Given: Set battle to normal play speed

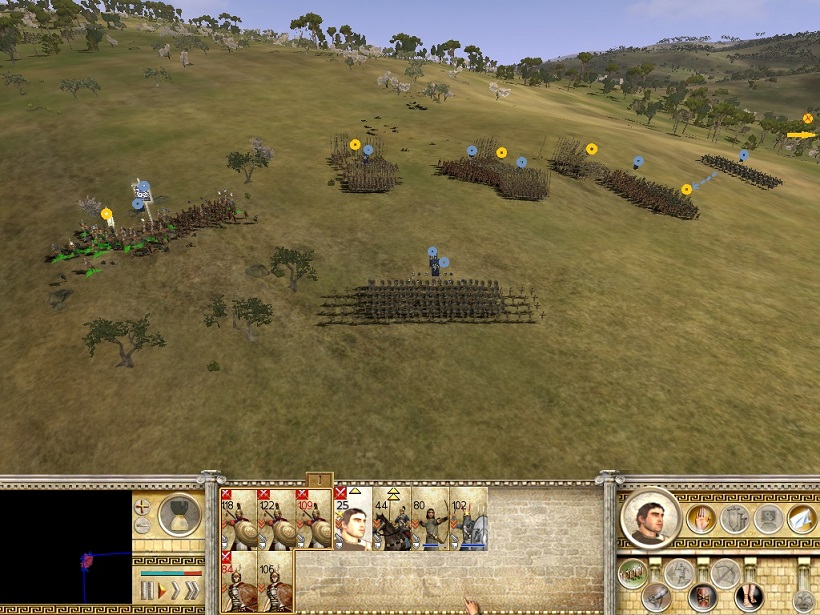Looking at the screenshot, I should pyautogui.click(x=162, y=591).
